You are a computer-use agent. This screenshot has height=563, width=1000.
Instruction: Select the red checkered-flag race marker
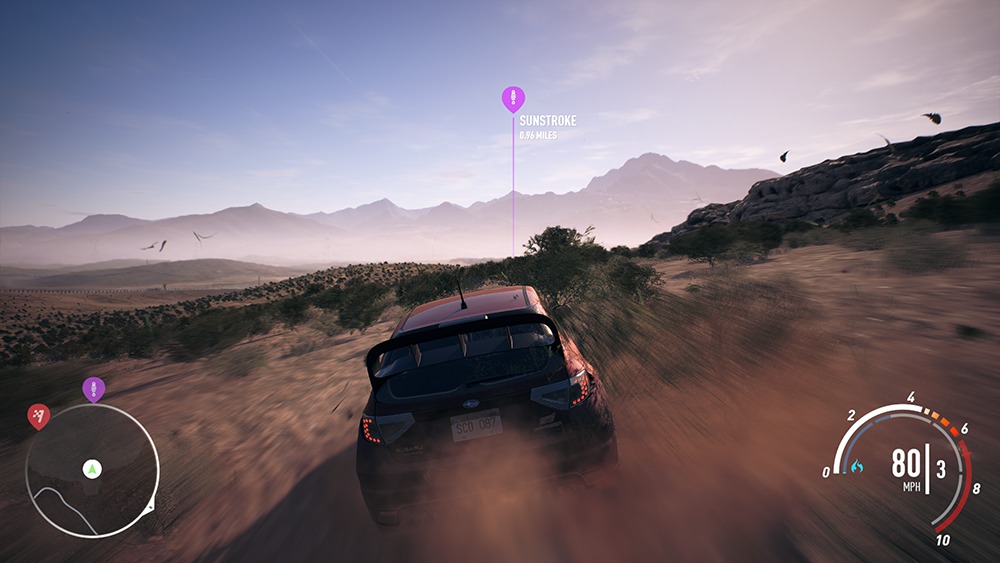[38, 415]
